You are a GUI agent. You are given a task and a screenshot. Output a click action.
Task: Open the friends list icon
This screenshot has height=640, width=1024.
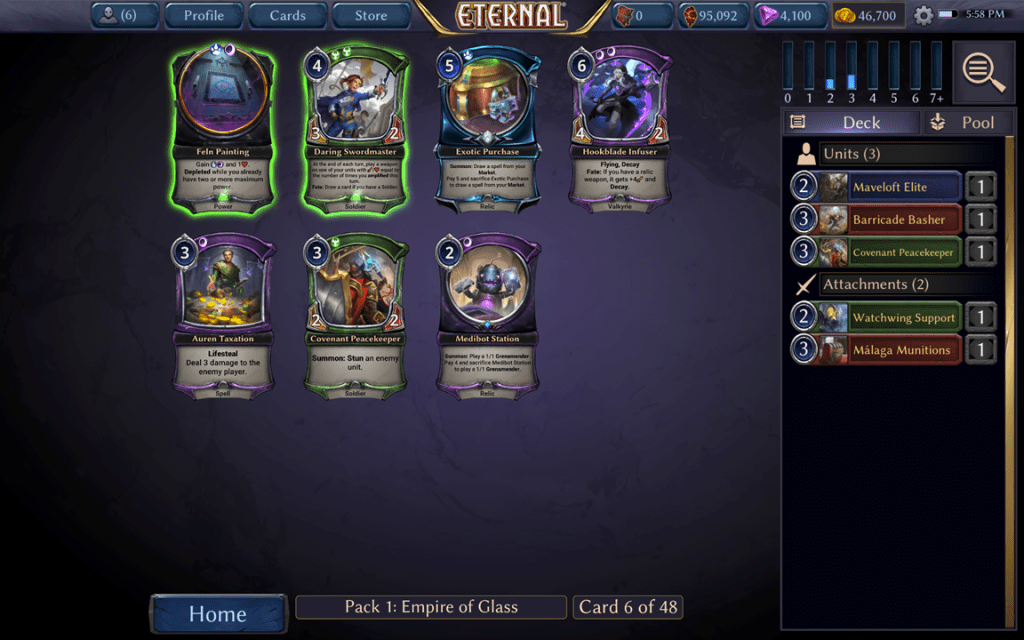tap(123, 15)
